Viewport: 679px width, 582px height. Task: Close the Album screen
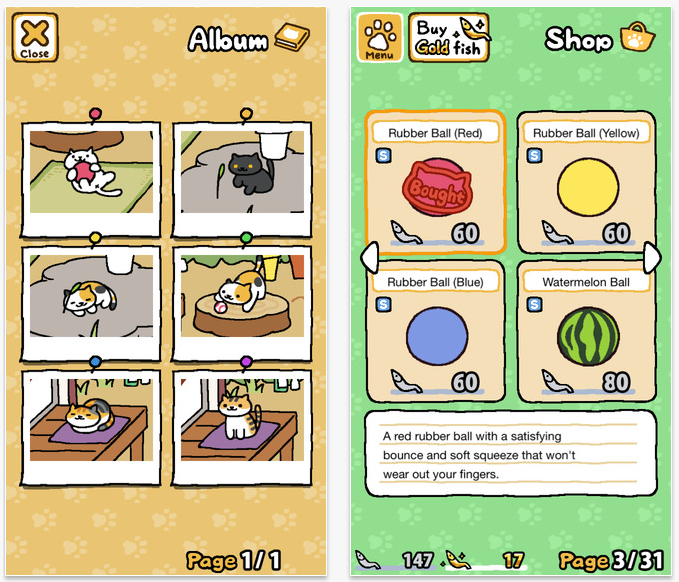[34, 37]
